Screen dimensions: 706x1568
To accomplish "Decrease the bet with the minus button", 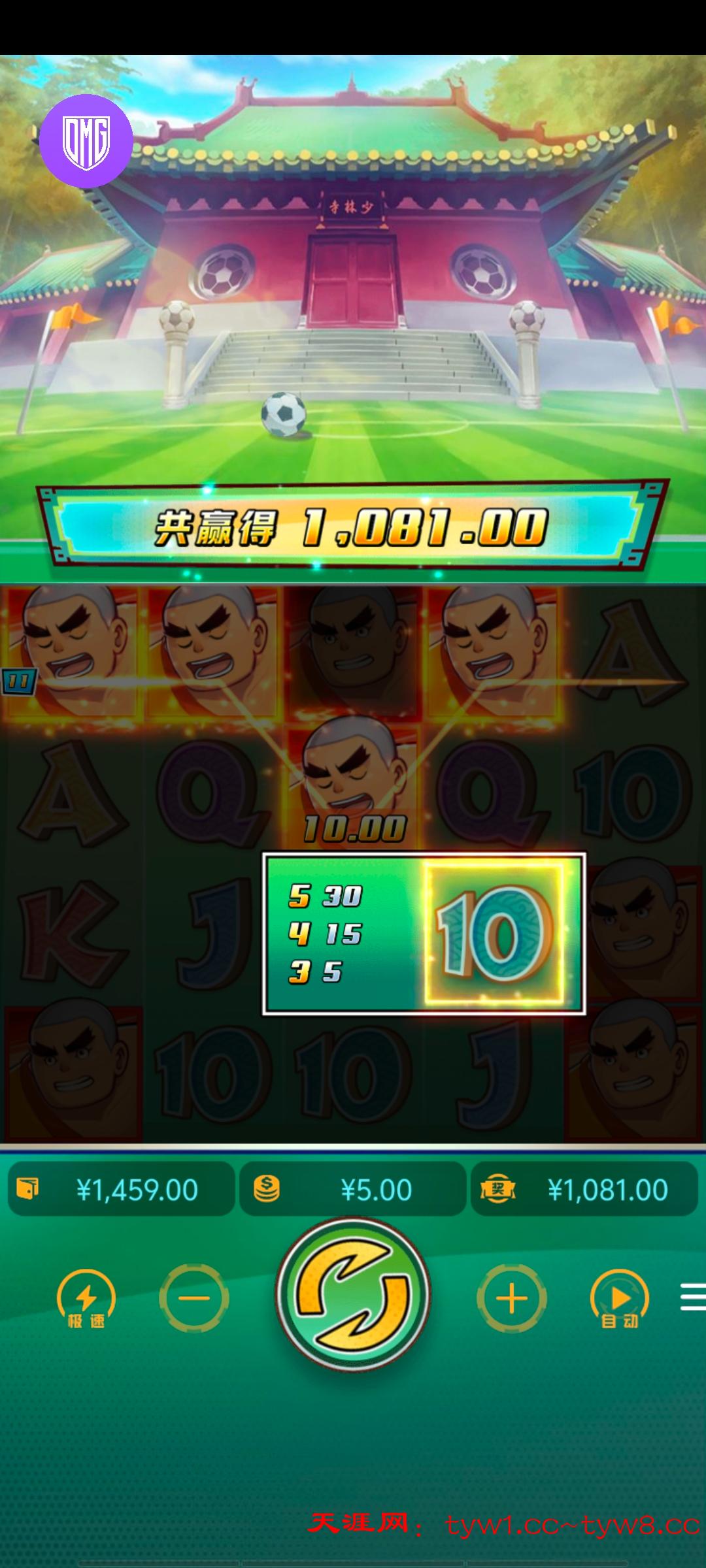I will pos(194,1298).
